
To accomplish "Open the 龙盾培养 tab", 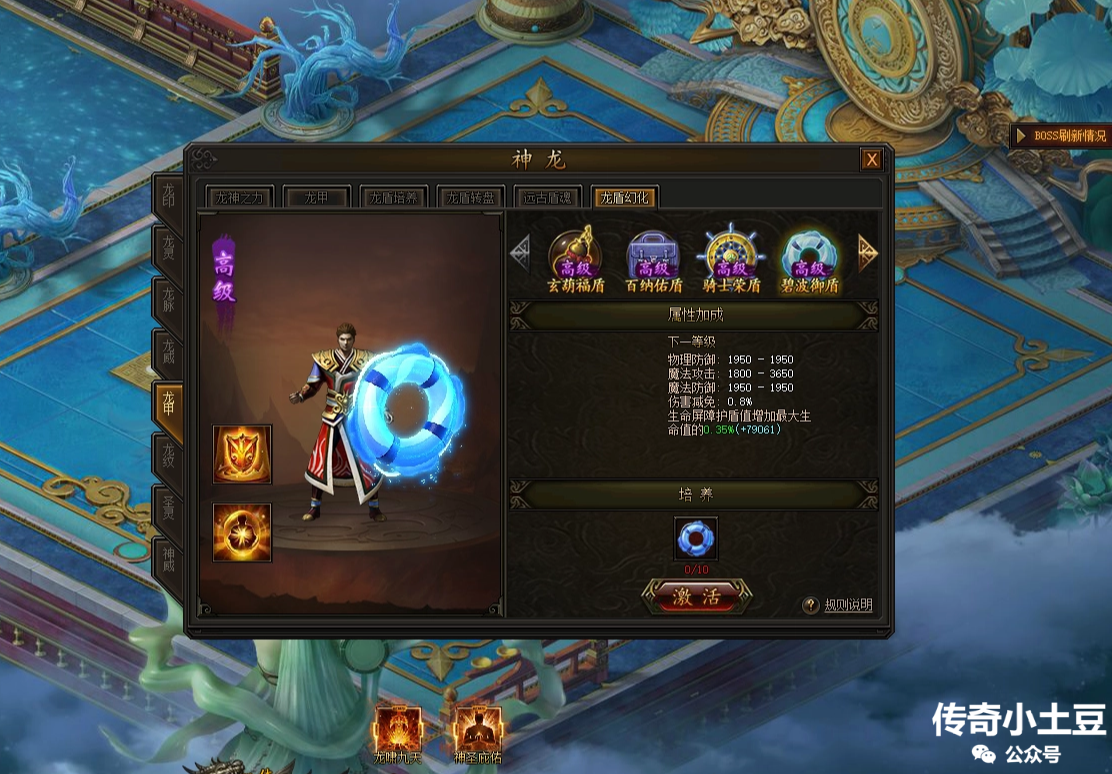I will pos(393,197).
